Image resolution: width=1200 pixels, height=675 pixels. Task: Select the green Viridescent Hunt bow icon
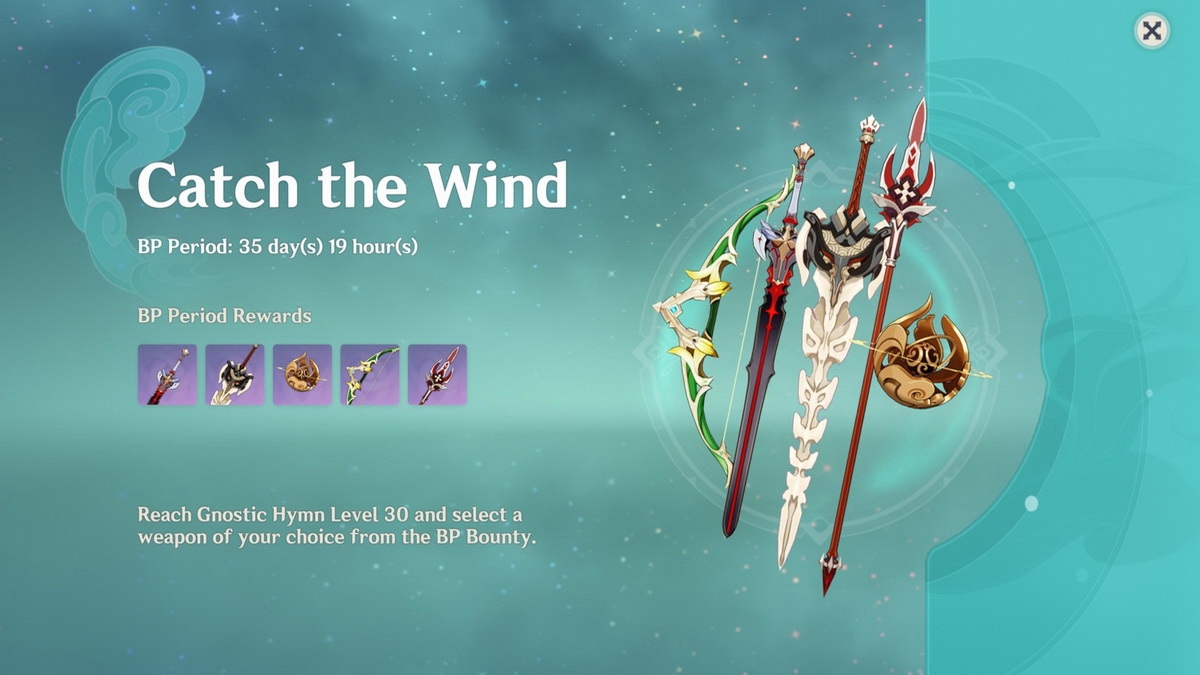[x=370, y=375]
